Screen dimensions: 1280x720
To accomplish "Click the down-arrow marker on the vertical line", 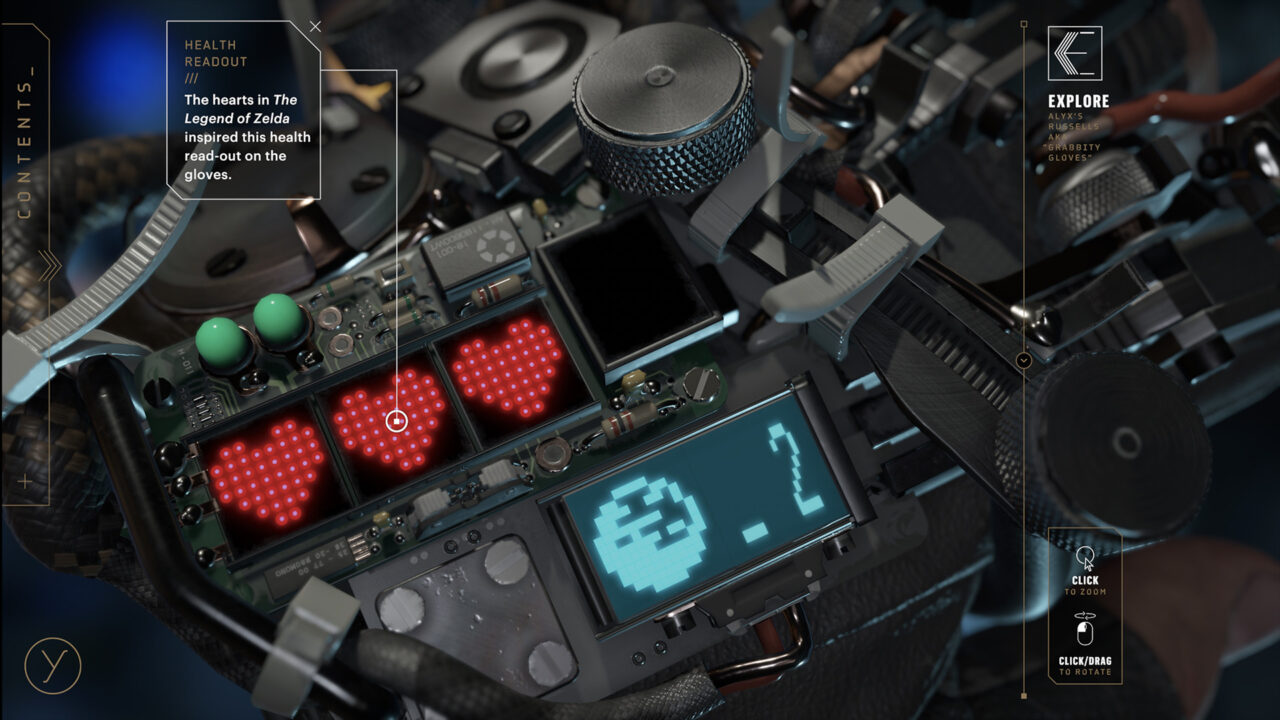I will [1023, 360].
